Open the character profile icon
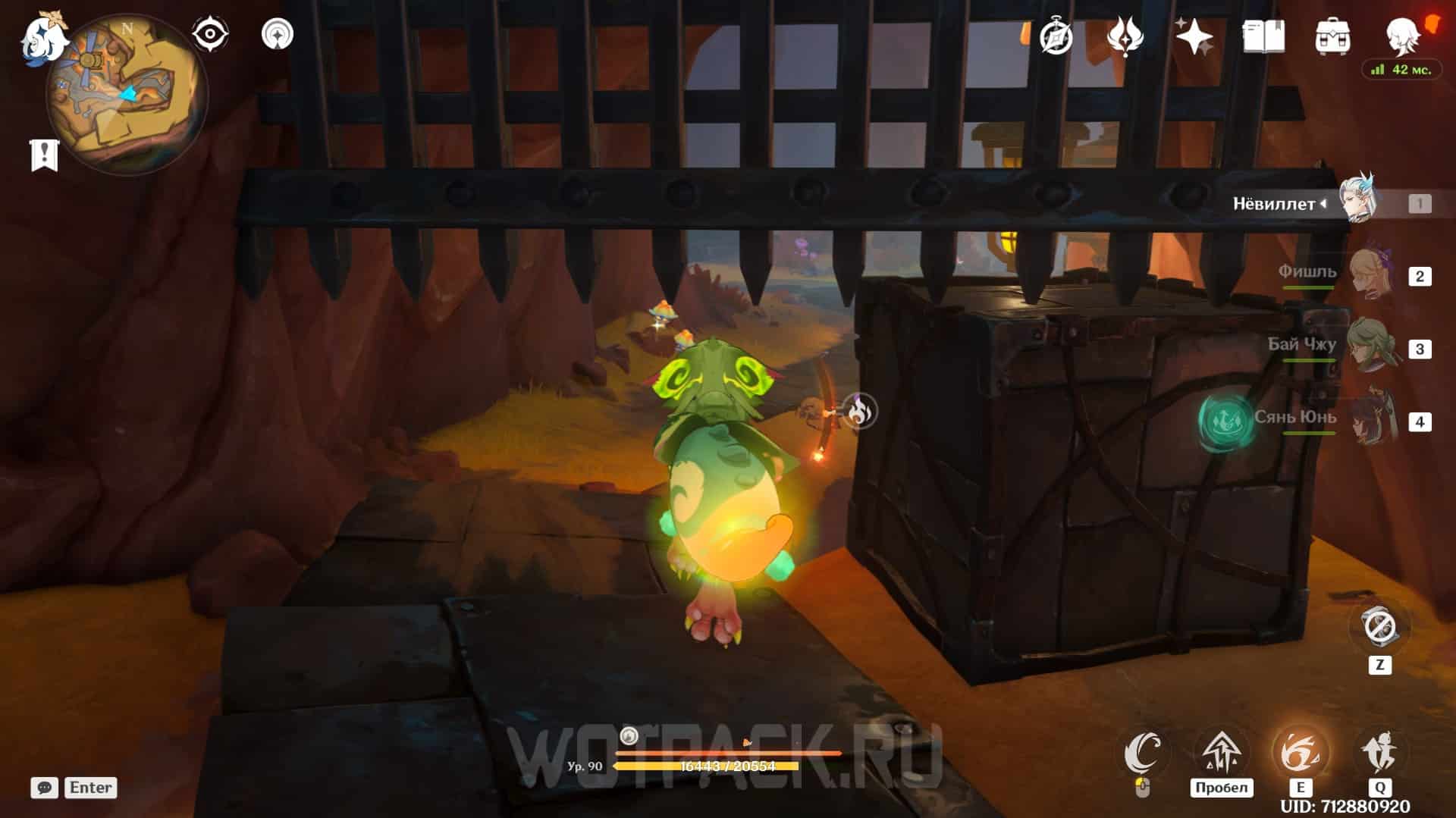Image resolution: width=1456 pixels, height=818 pixels. tap(1401, 36)
